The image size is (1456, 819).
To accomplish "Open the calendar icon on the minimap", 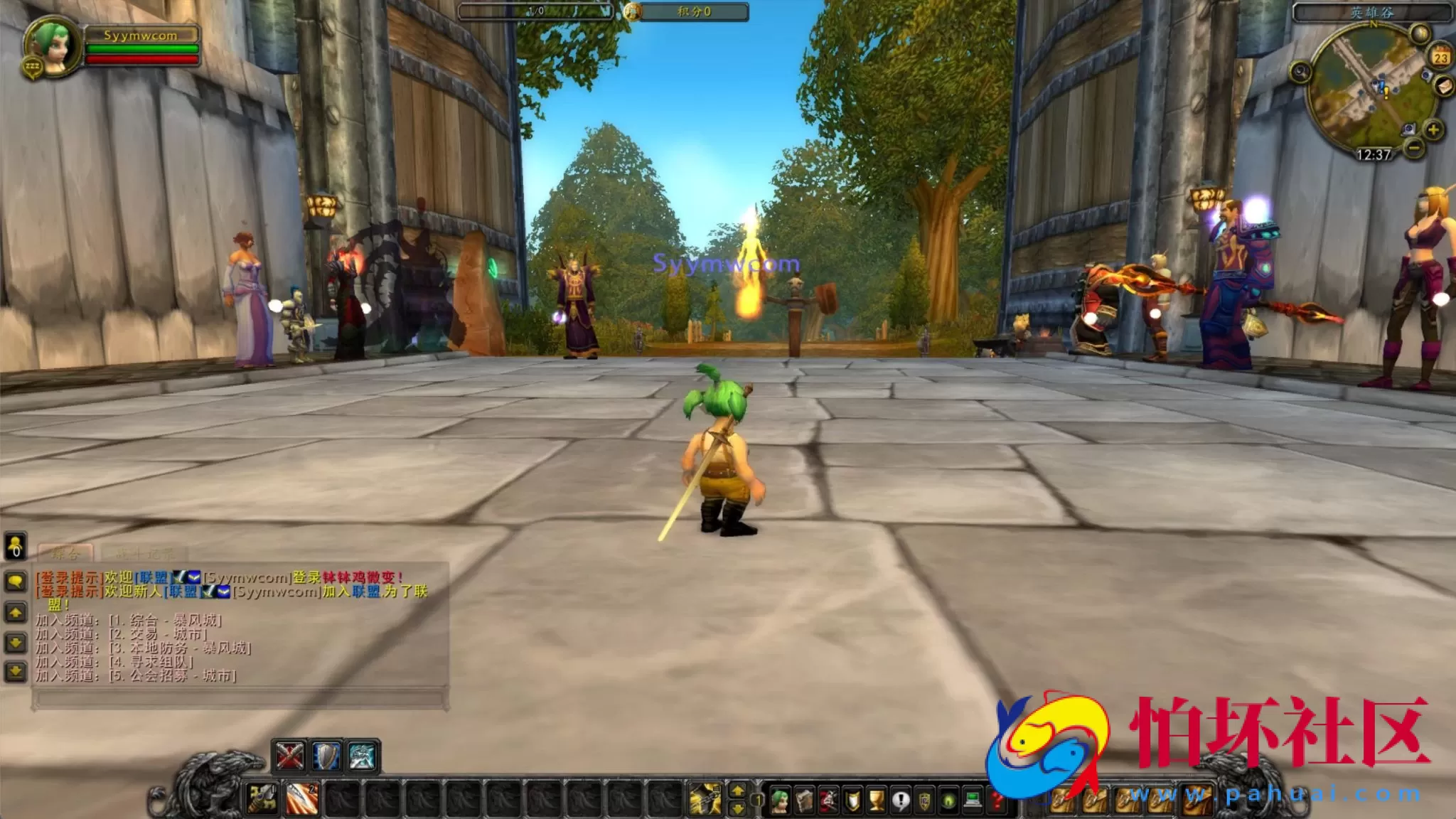I will pyautogui.click(x=1440, y=57).
